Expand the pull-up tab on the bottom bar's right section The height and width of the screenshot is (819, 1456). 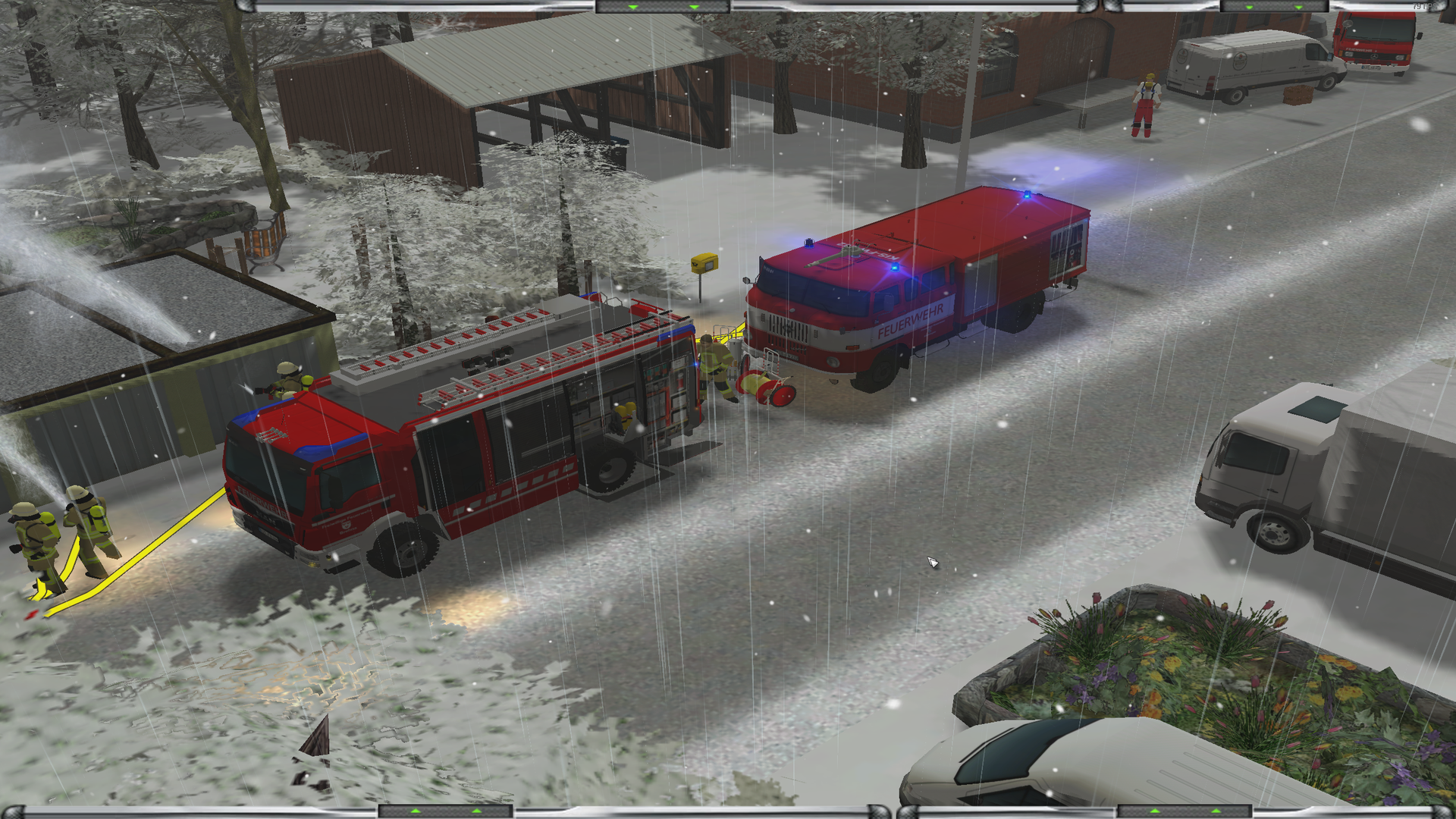point(1185,811)
